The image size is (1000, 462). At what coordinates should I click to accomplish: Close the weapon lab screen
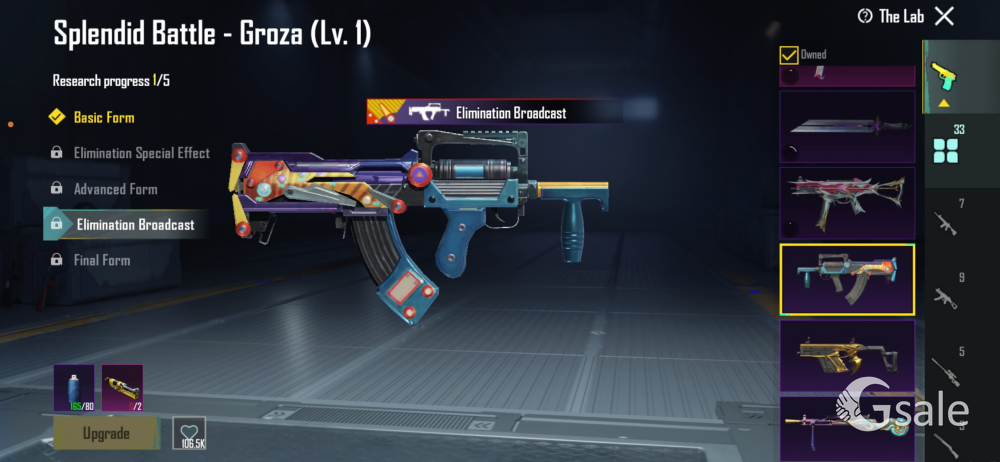pos(944,16)
